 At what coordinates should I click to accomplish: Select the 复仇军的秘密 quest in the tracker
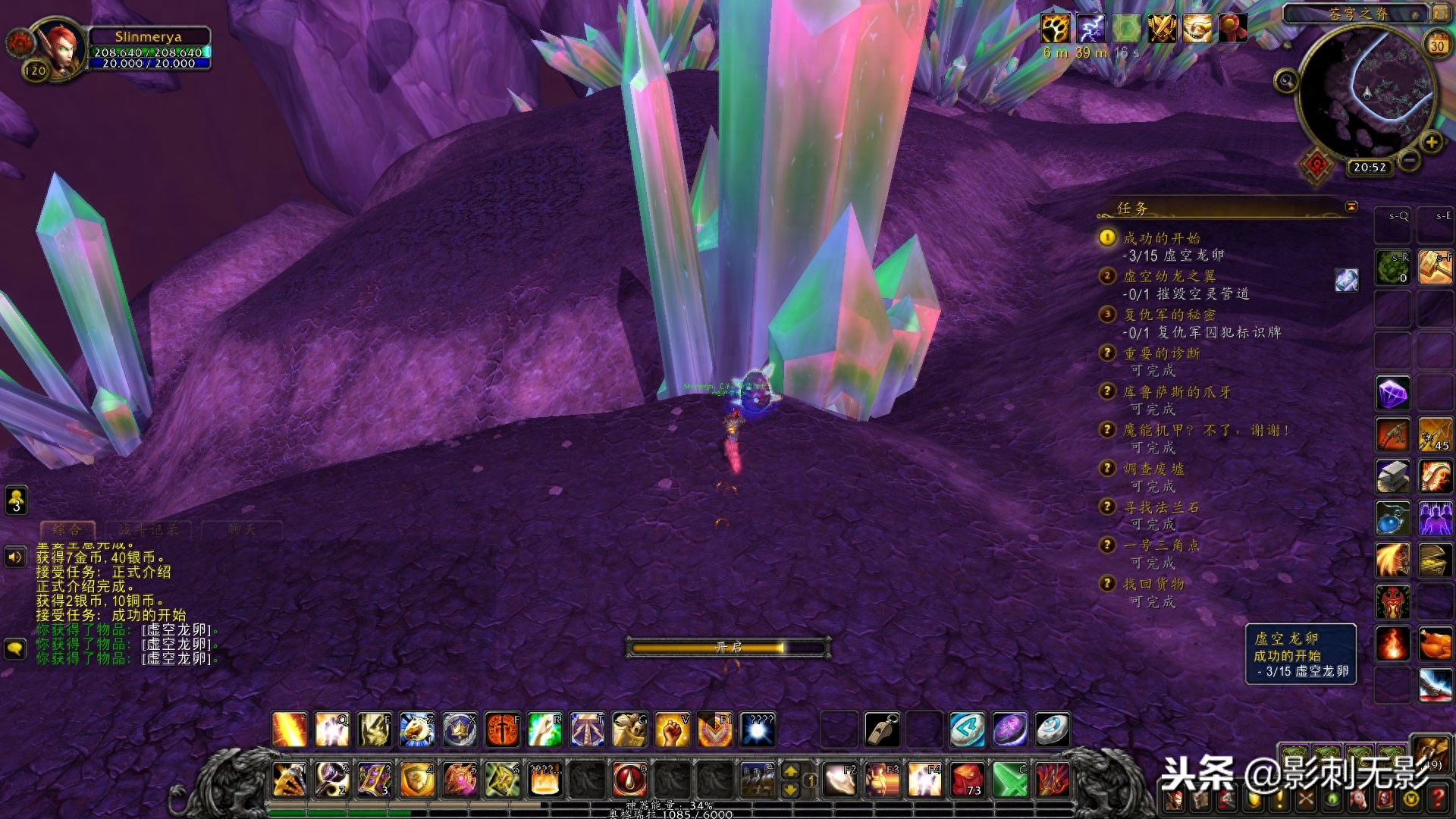[1169, 315]
